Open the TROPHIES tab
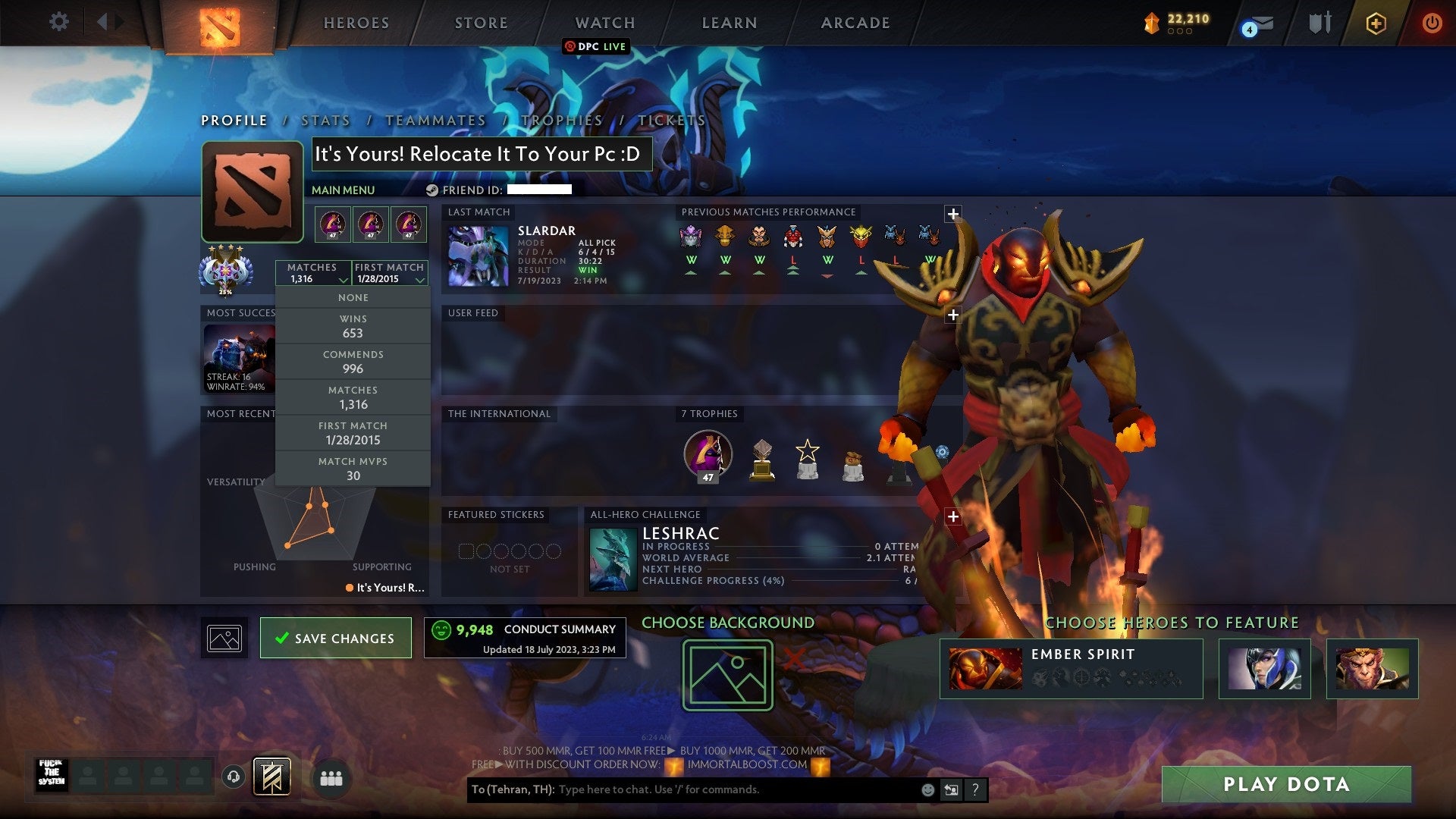The height and width of the screenshot is (819, 1456). 560,120
